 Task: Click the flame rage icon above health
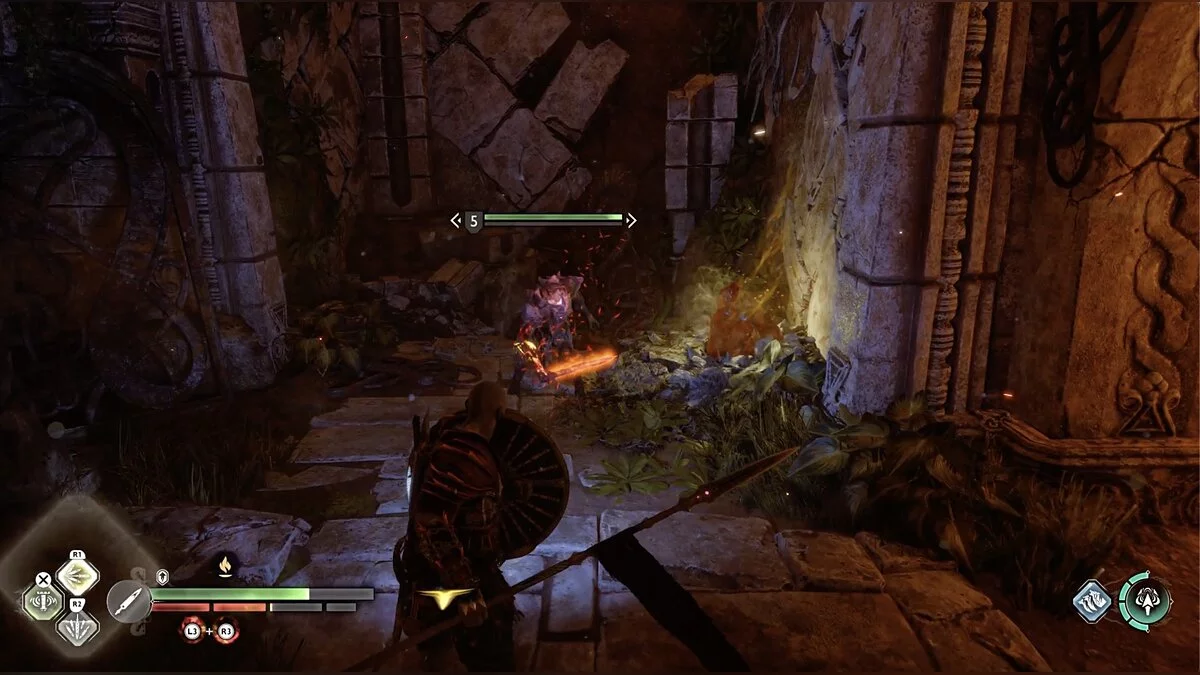tap(227, 568)
